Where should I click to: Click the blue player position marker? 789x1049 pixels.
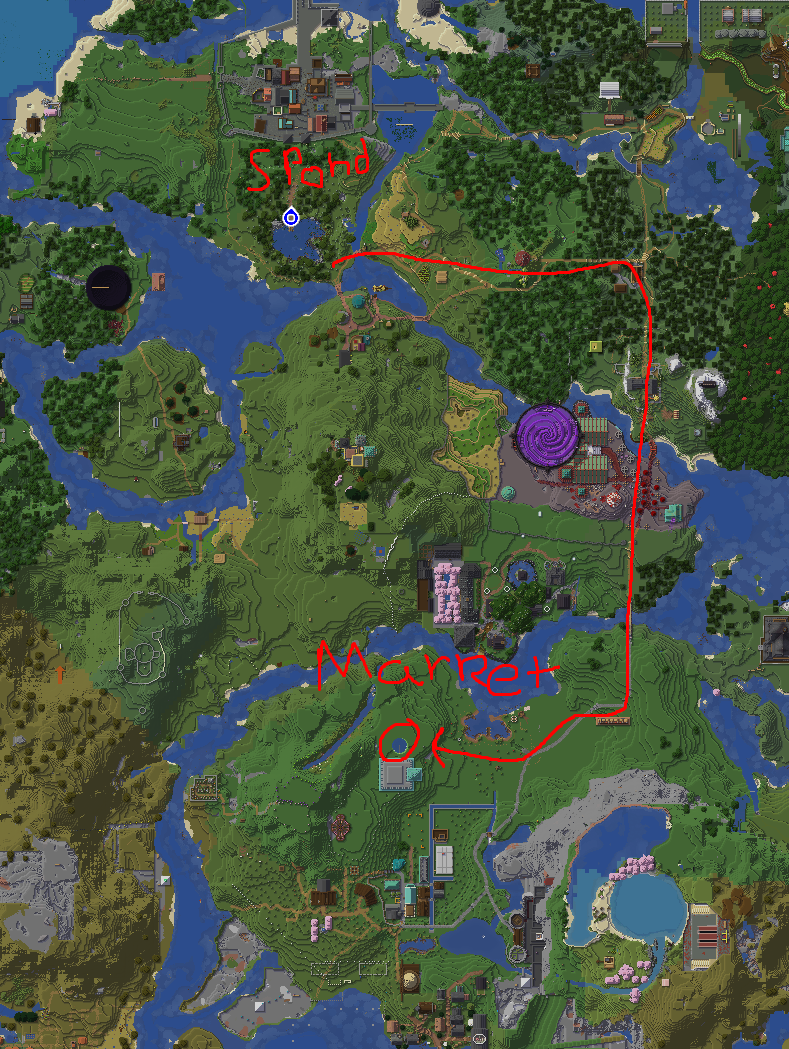pyautogui.click(x=291, y=217)
